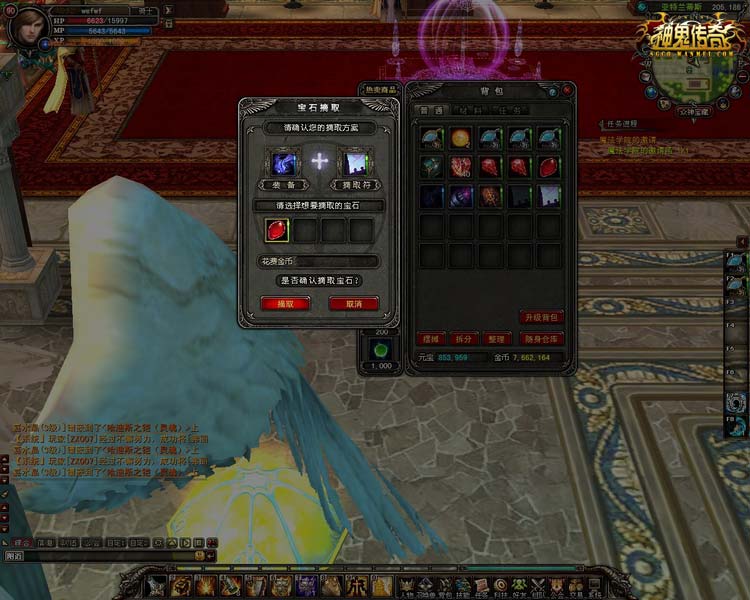Click the 拆分 split button
Screen dimensions: 750x600
pyautogui.click(x=463, y=339)
